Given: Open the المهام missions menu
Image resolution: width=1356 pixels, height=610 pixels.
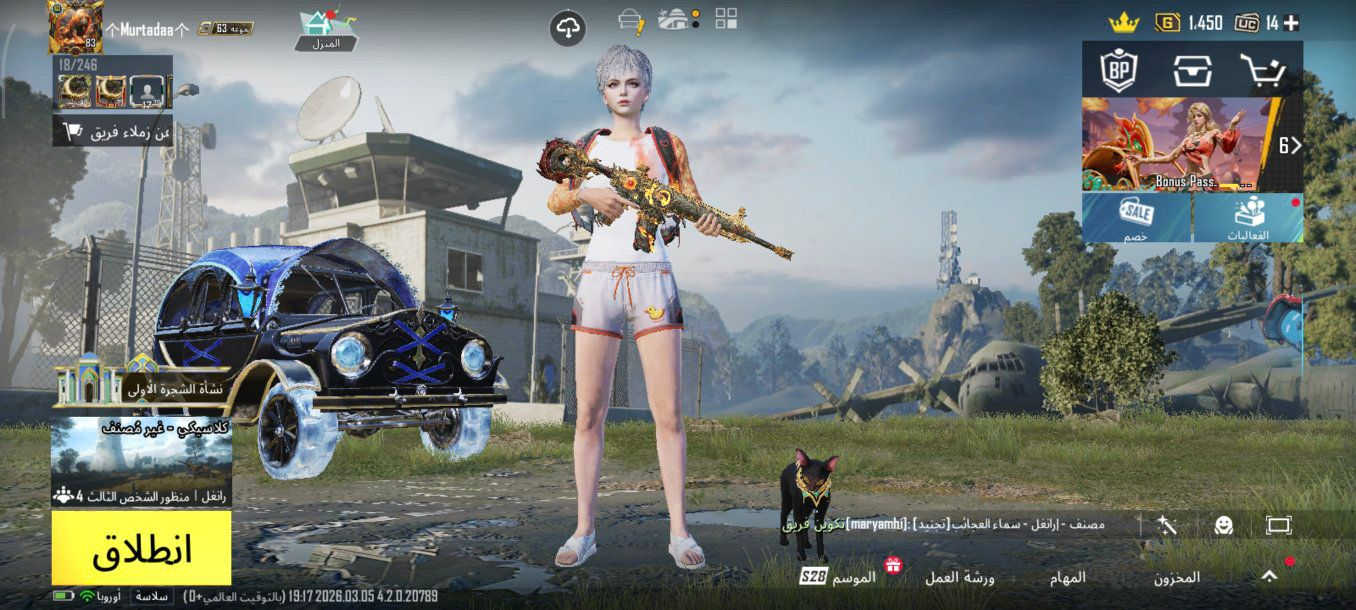Looking at the screenshot, I should 1067,578.
